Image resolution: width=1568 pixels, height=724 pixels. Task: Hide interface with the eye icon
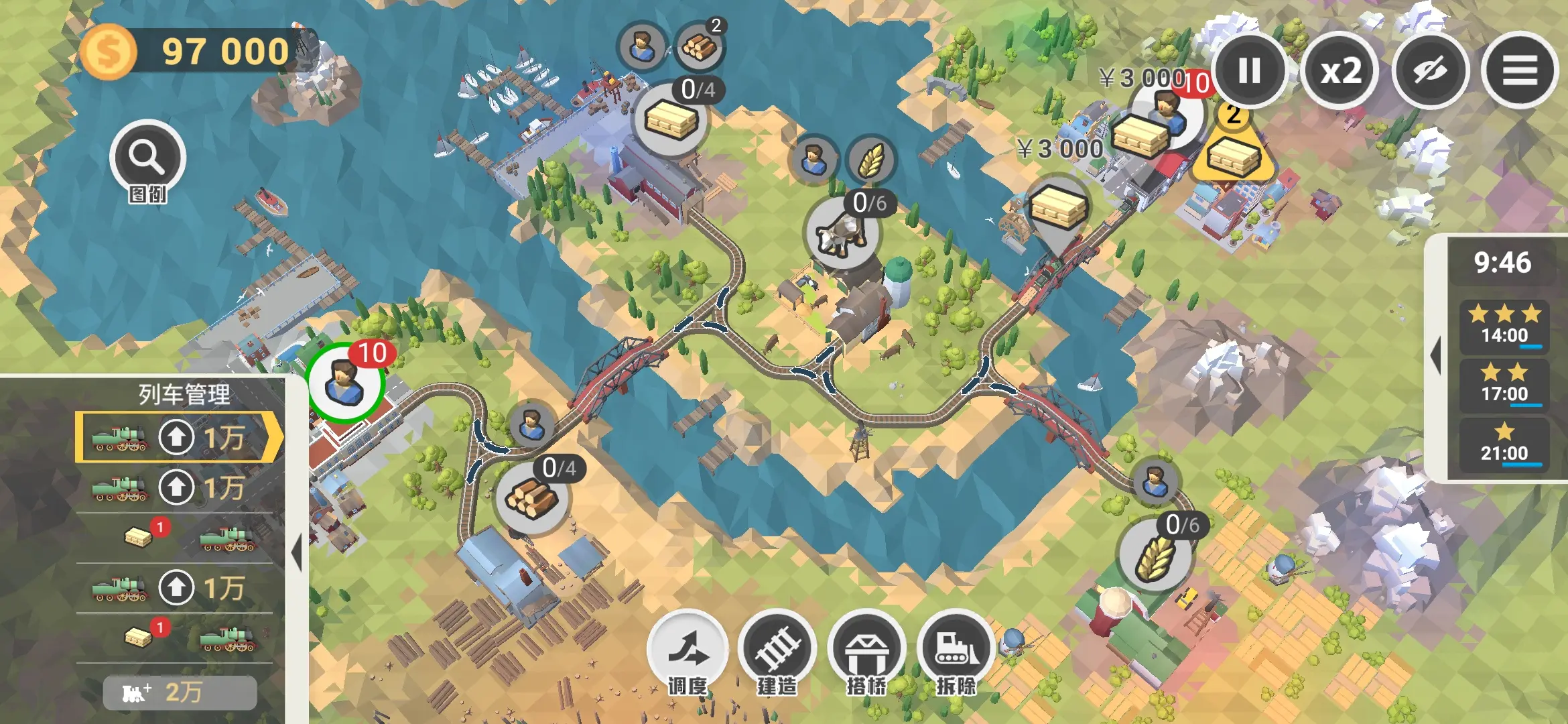(1431, 70)
